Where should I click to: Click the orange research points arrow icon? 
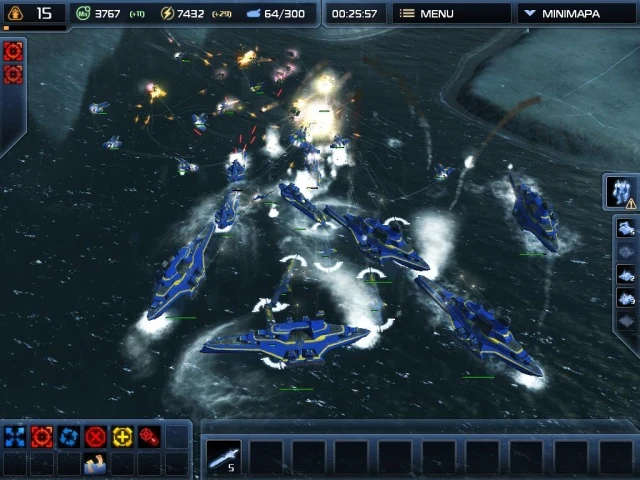click(14, 14)
